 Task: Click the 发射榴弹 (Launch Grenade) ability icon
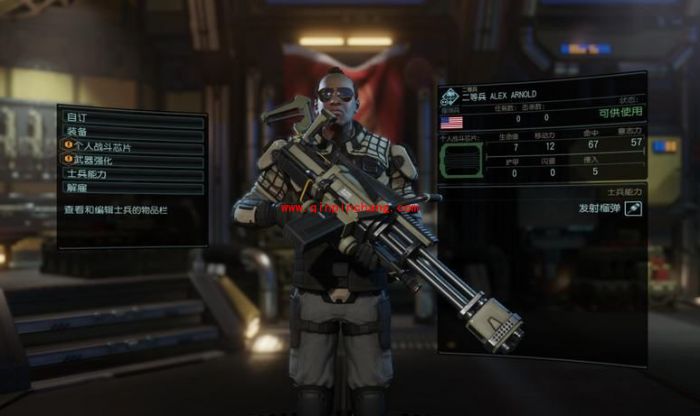point(633,208)
